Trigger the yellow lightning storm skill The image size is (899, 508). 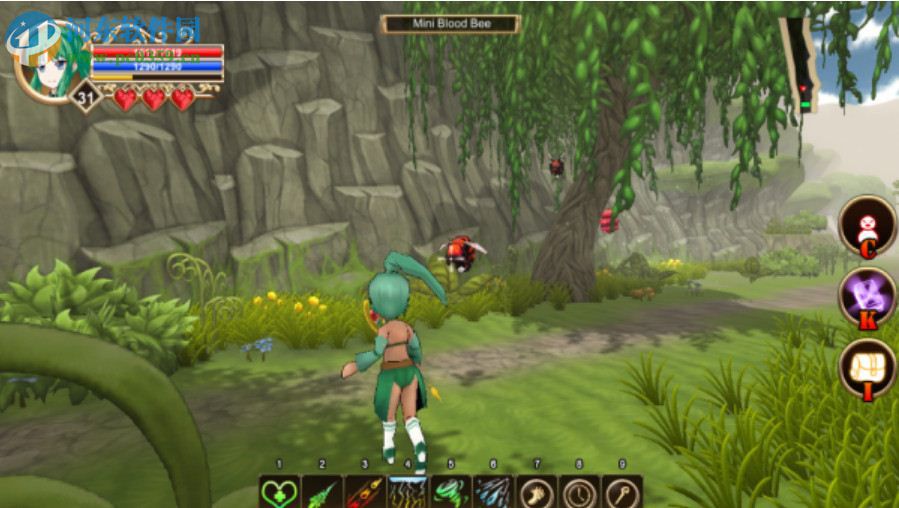407,492
